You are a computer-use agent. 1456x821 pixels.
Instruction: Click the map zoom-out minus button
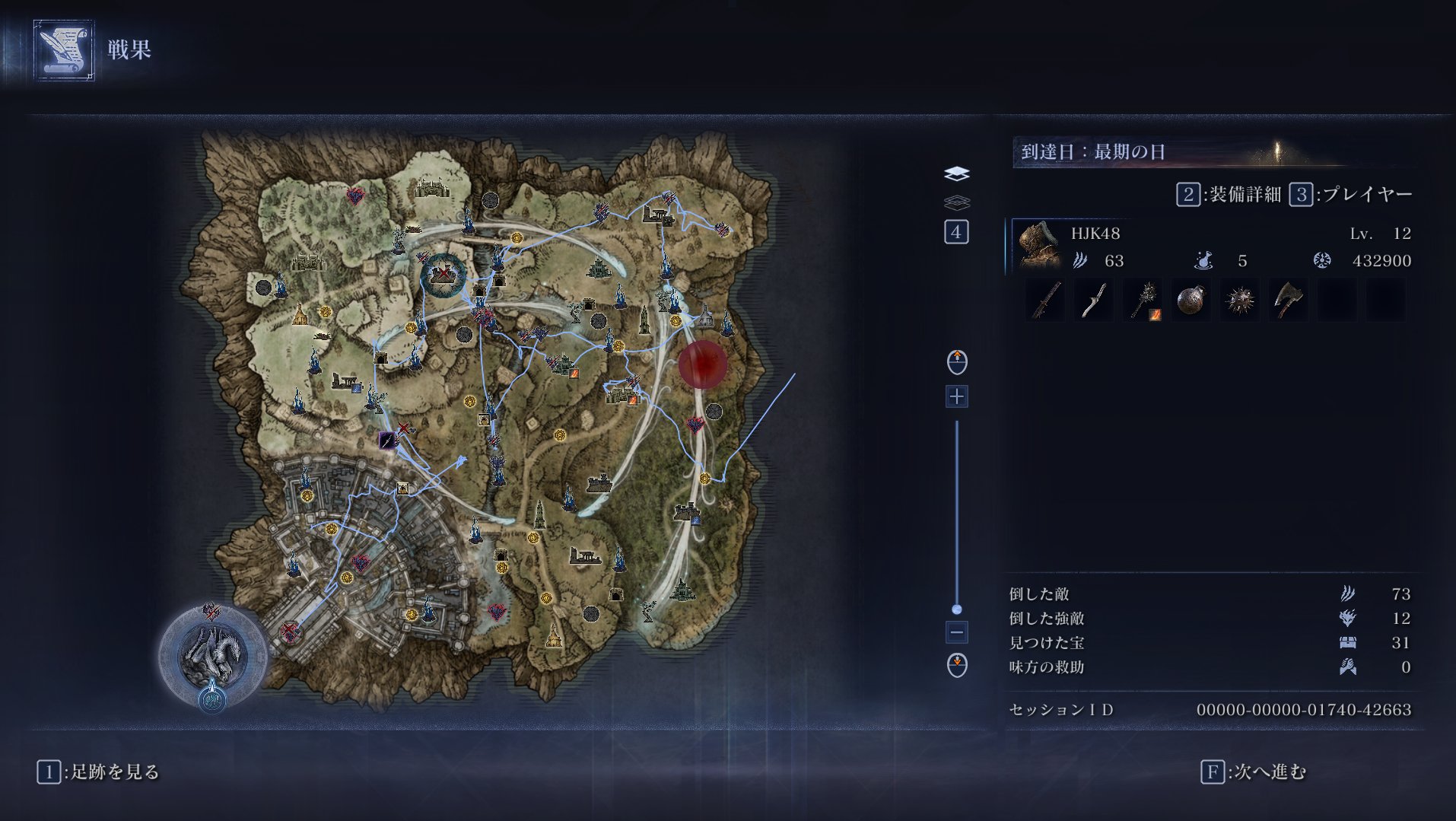pos(956,632)
